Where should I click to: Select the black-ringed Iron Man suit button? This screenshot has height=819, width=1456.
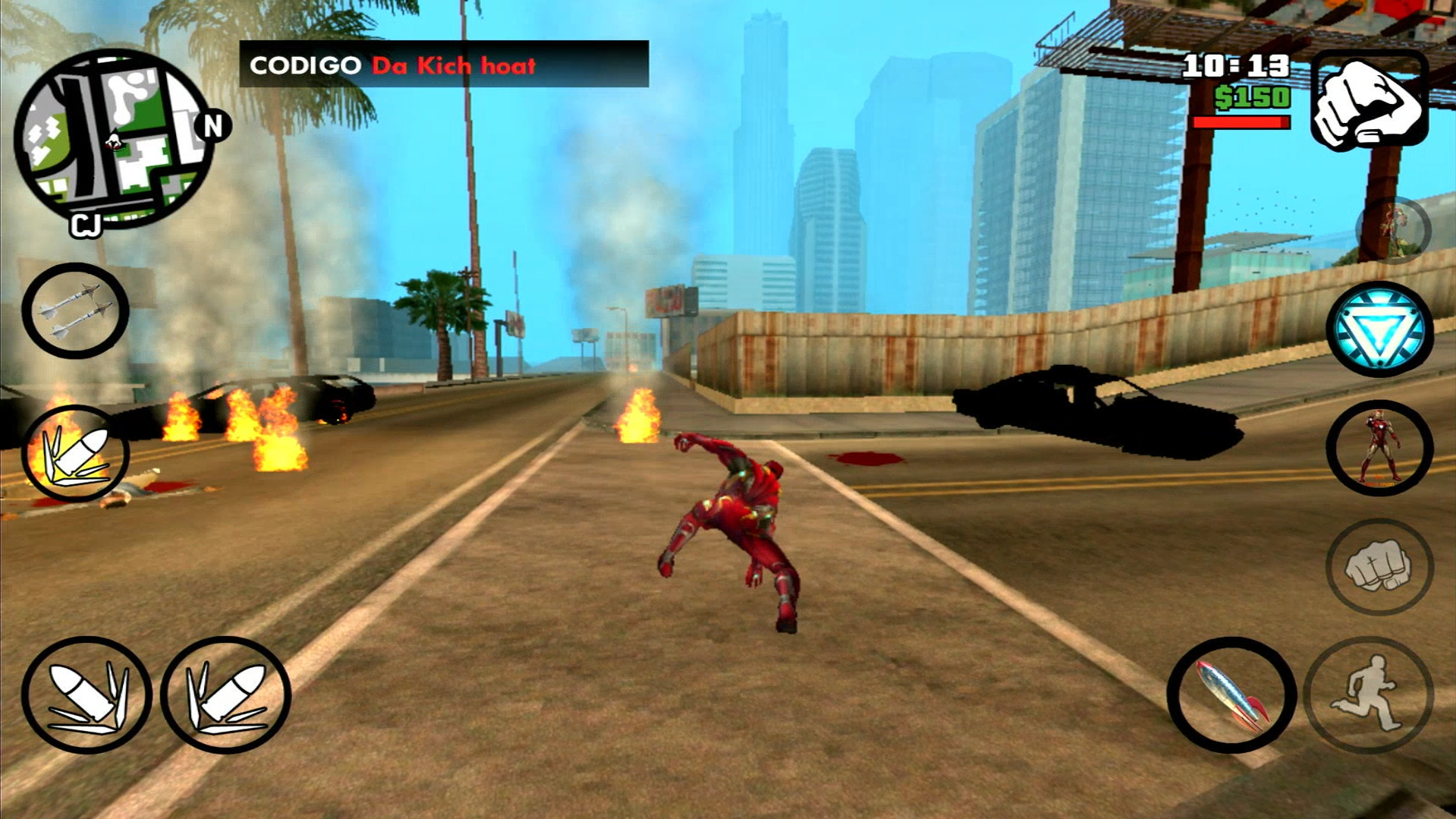tap(1379, 448)
